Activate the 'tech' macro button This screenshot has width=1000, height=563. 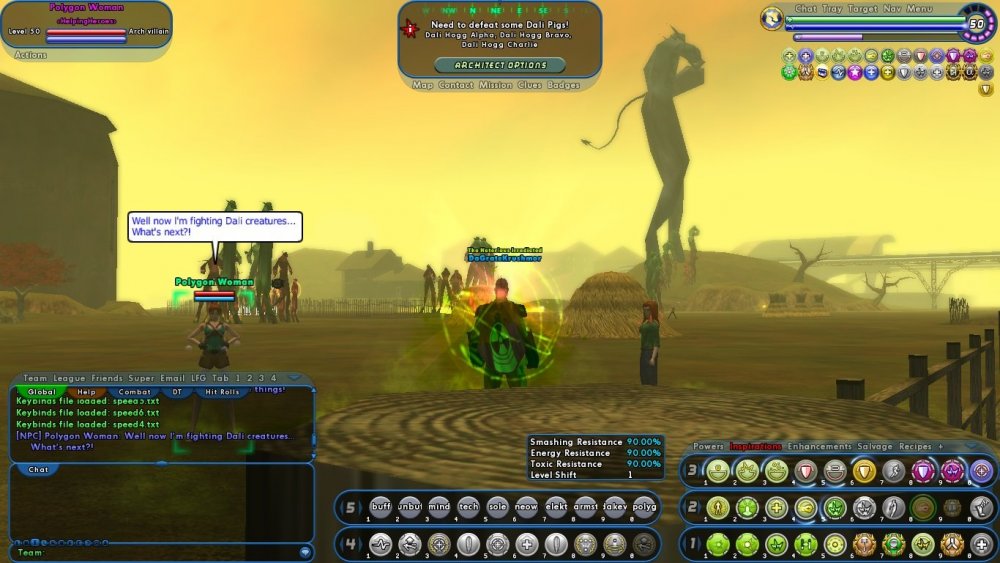[468, 507]
